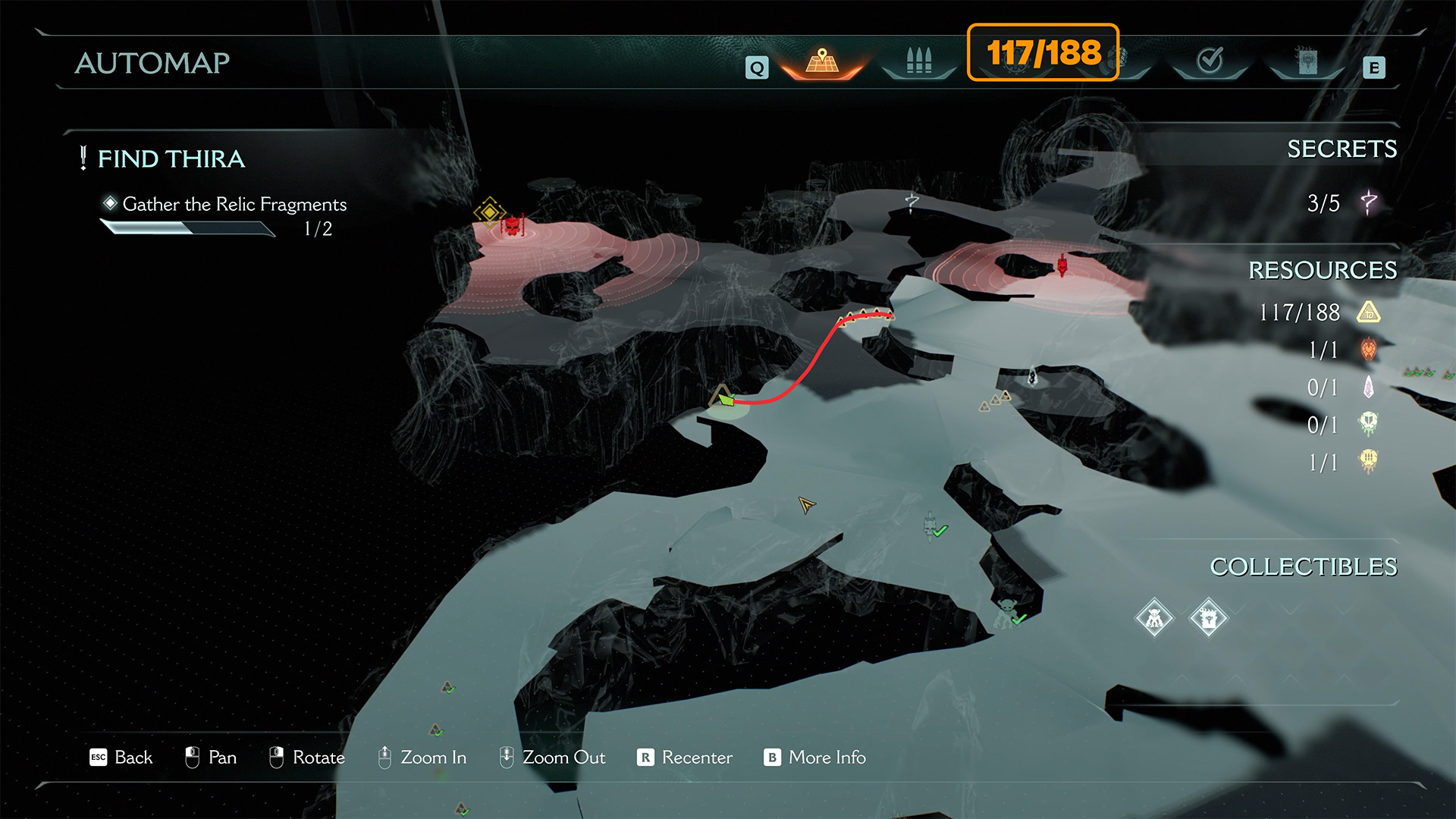Screen dimensions: 1456x819
Task: Select the secret question mark marker
Action: click(x=912, y=202)
